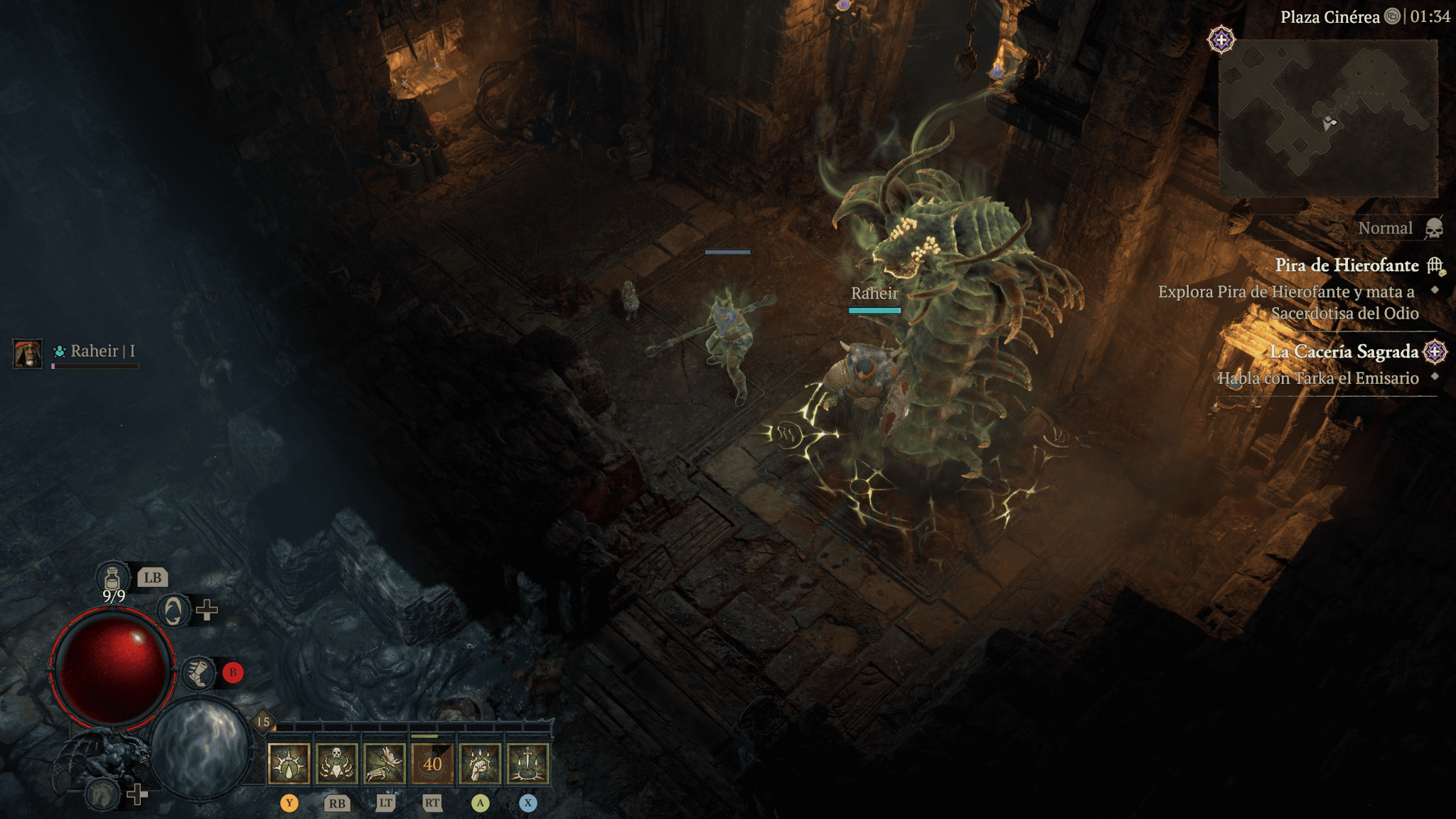
Task: Click the skill on 40 cooldown
Action: coord(432,764)
